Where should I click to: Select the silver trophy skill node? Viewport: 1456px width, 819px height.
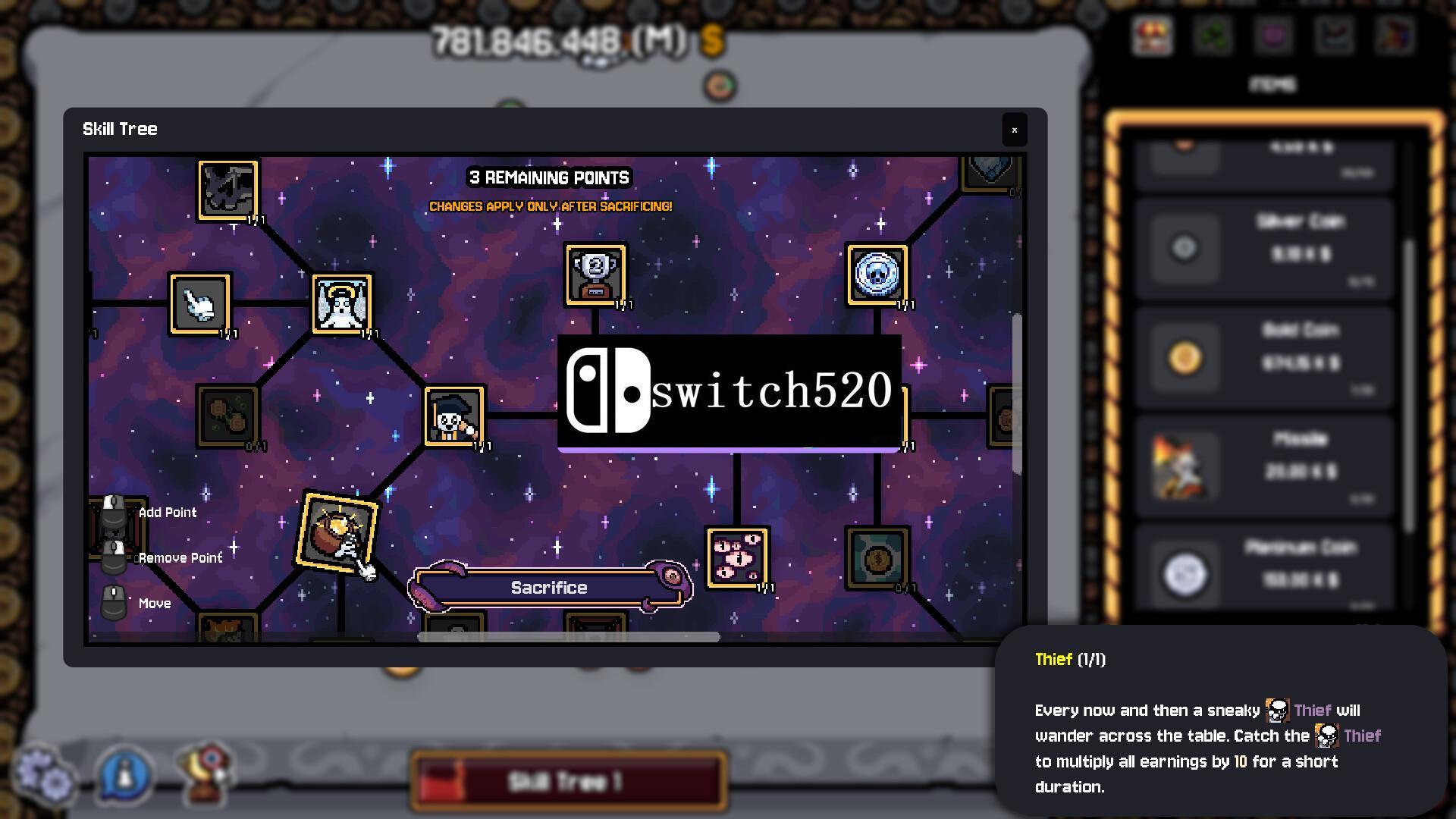tap(595, 275)
